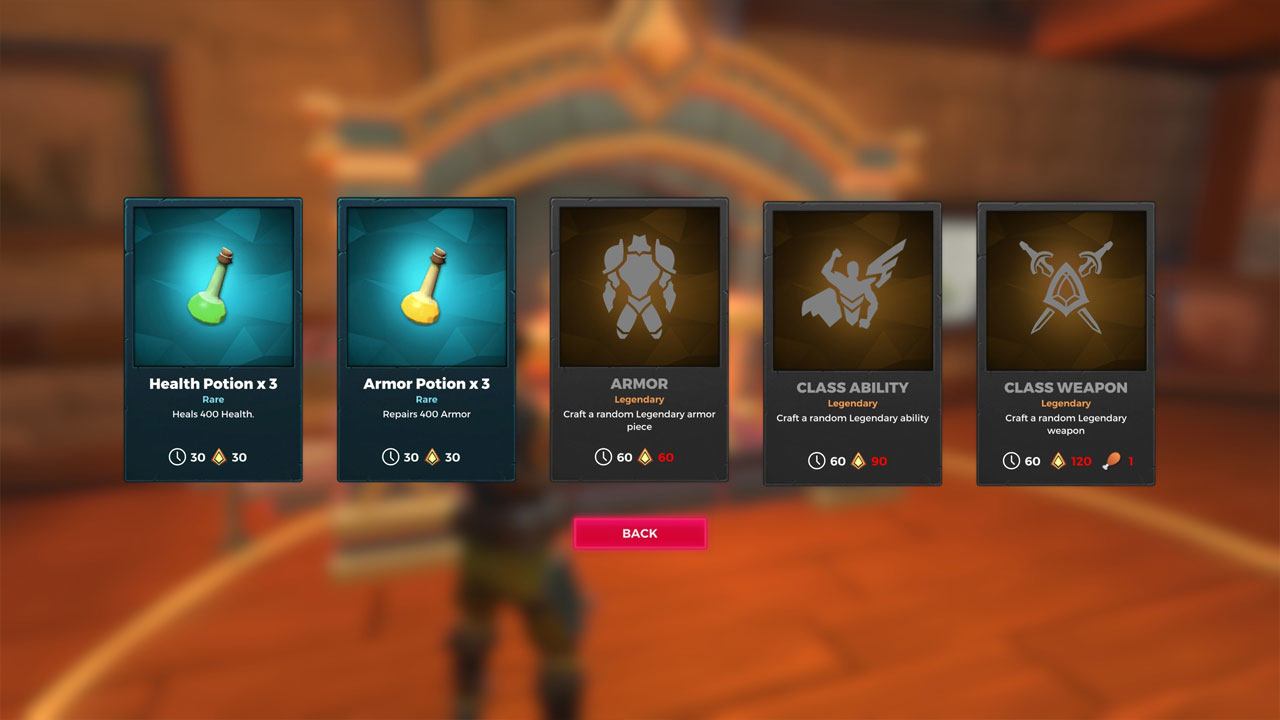Screen dimensions: 1280x720
Task: Click the meat icon on the Class Weapon card
Action: tap(1112, 462)
